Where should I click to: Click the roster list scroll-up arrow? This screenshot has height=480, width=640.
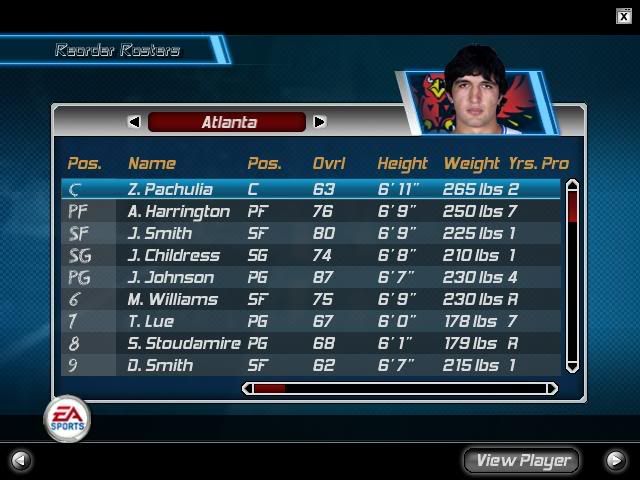(572, 185)
